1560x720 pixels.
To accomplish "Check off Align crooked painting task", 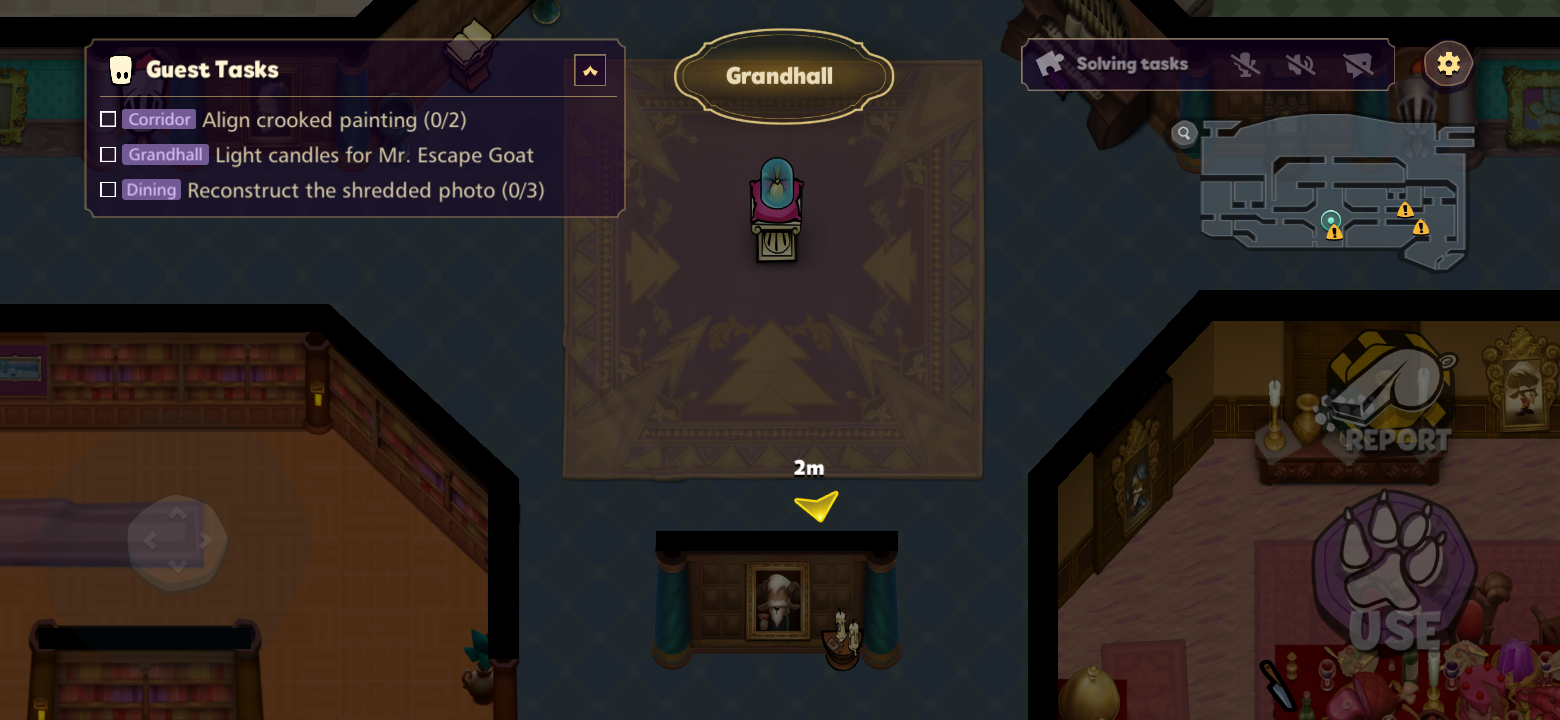I will click(108, 119).
